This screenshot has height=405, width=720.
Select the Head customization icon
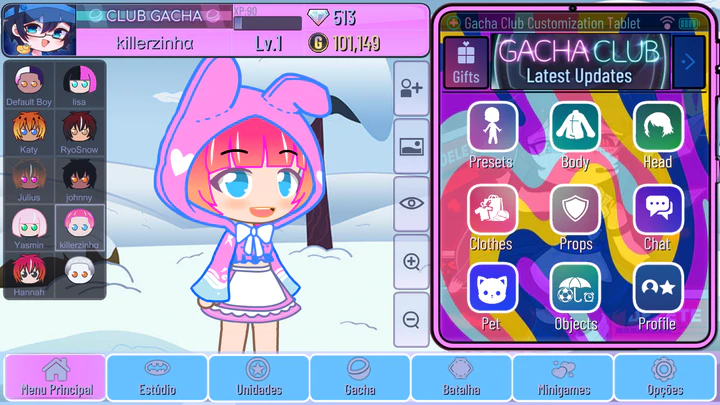click(658, 129)
